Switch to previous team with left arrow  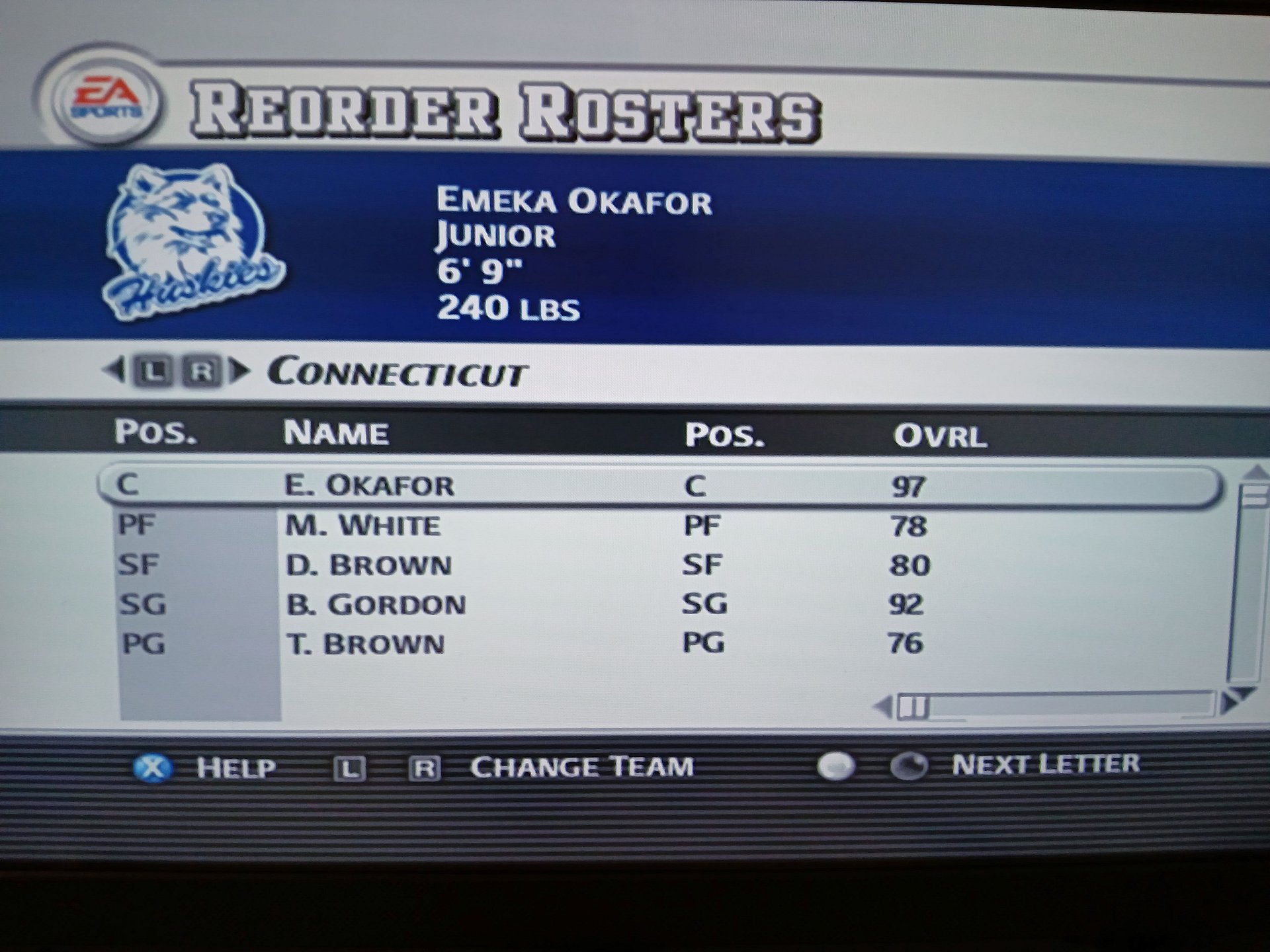tap(113, 371)
